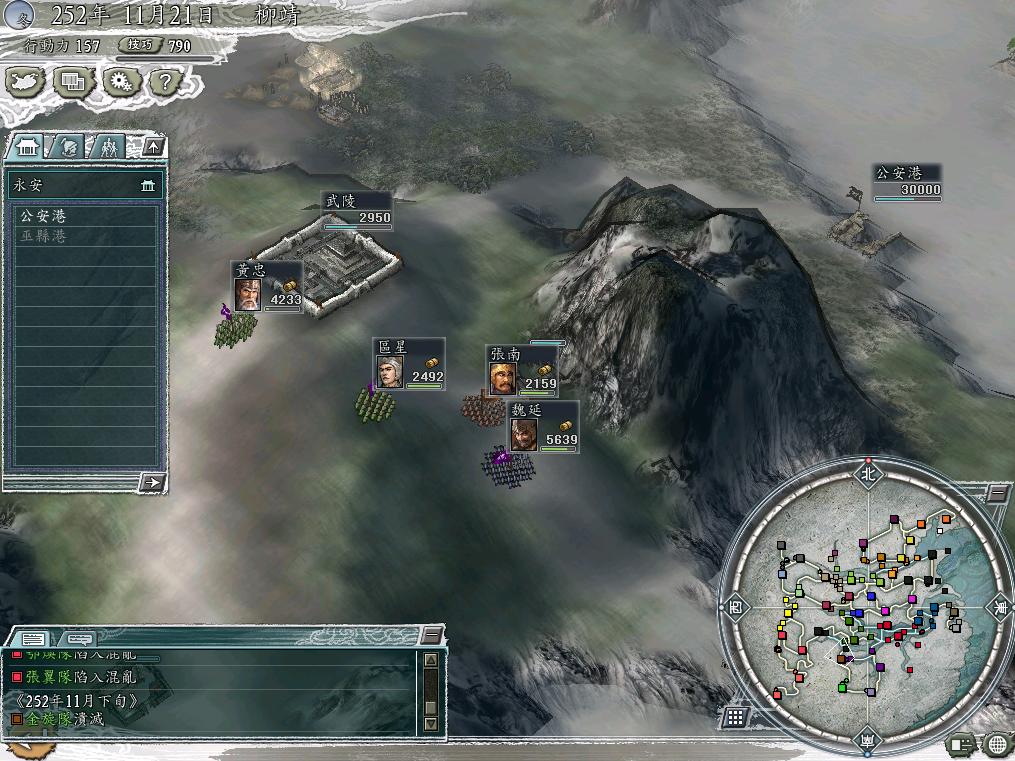Open the gear settings menu
1015x761 pixels.
tap(119, 81)
